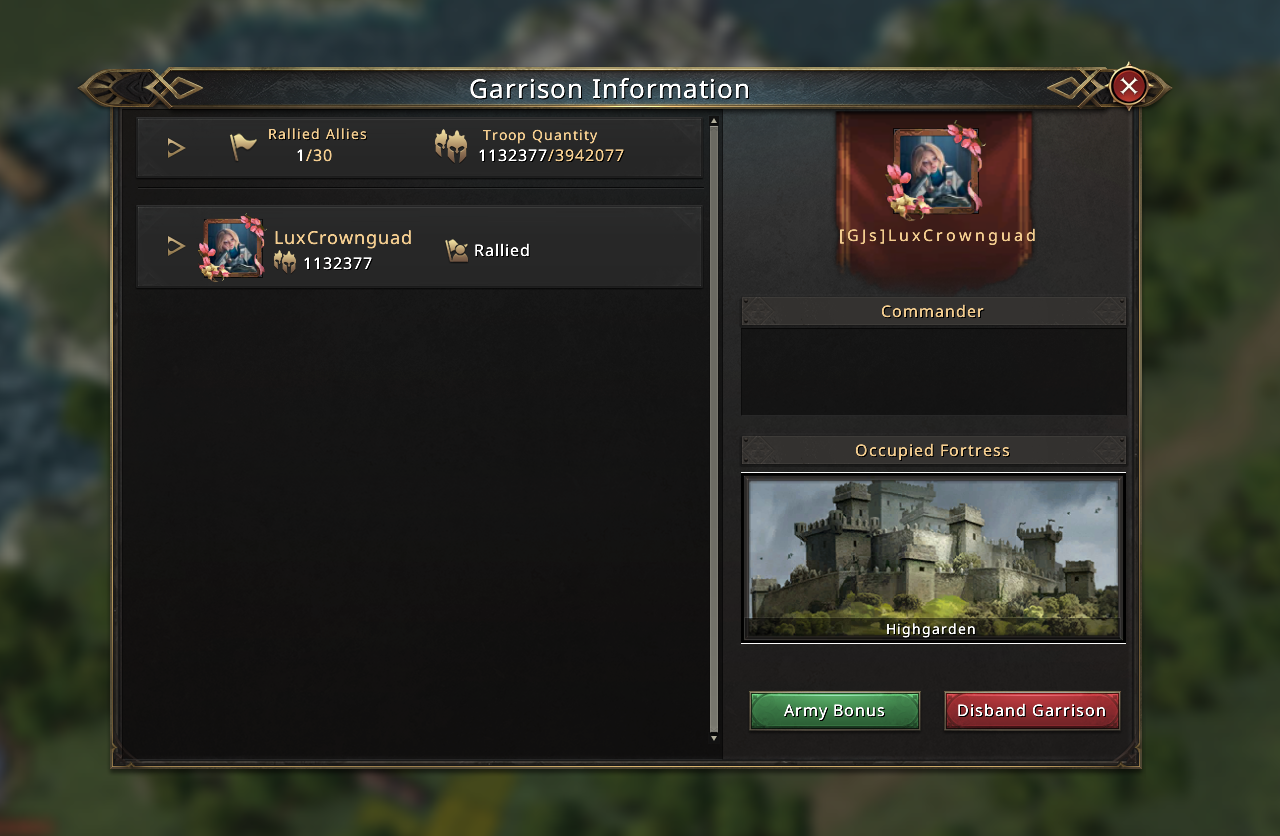Expand LuxCrownguad's rallied troop row
1280x836 pixels.
tap(176, 246)
